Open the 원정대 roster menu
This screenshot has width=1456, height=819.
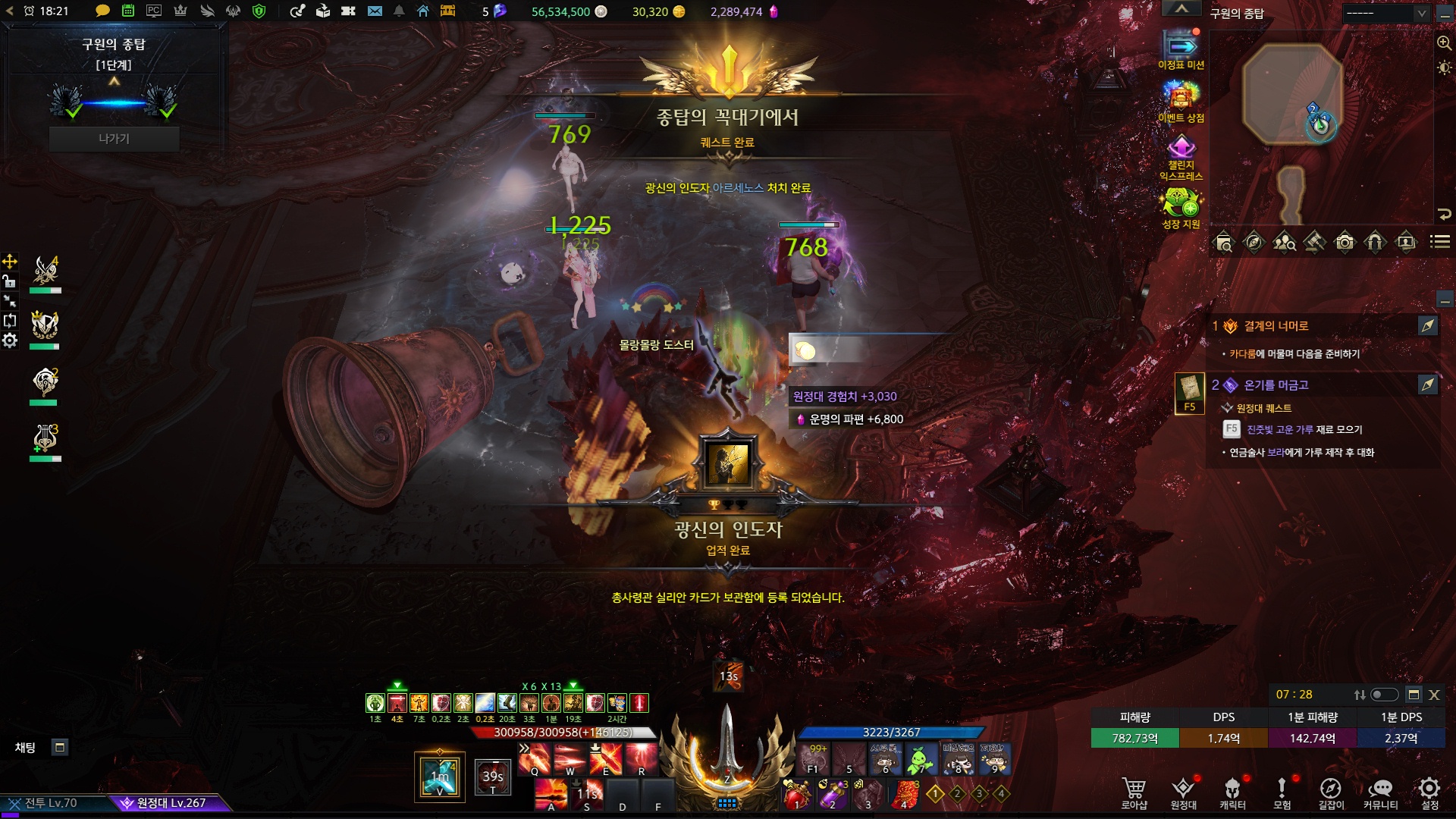(1183, 792)
